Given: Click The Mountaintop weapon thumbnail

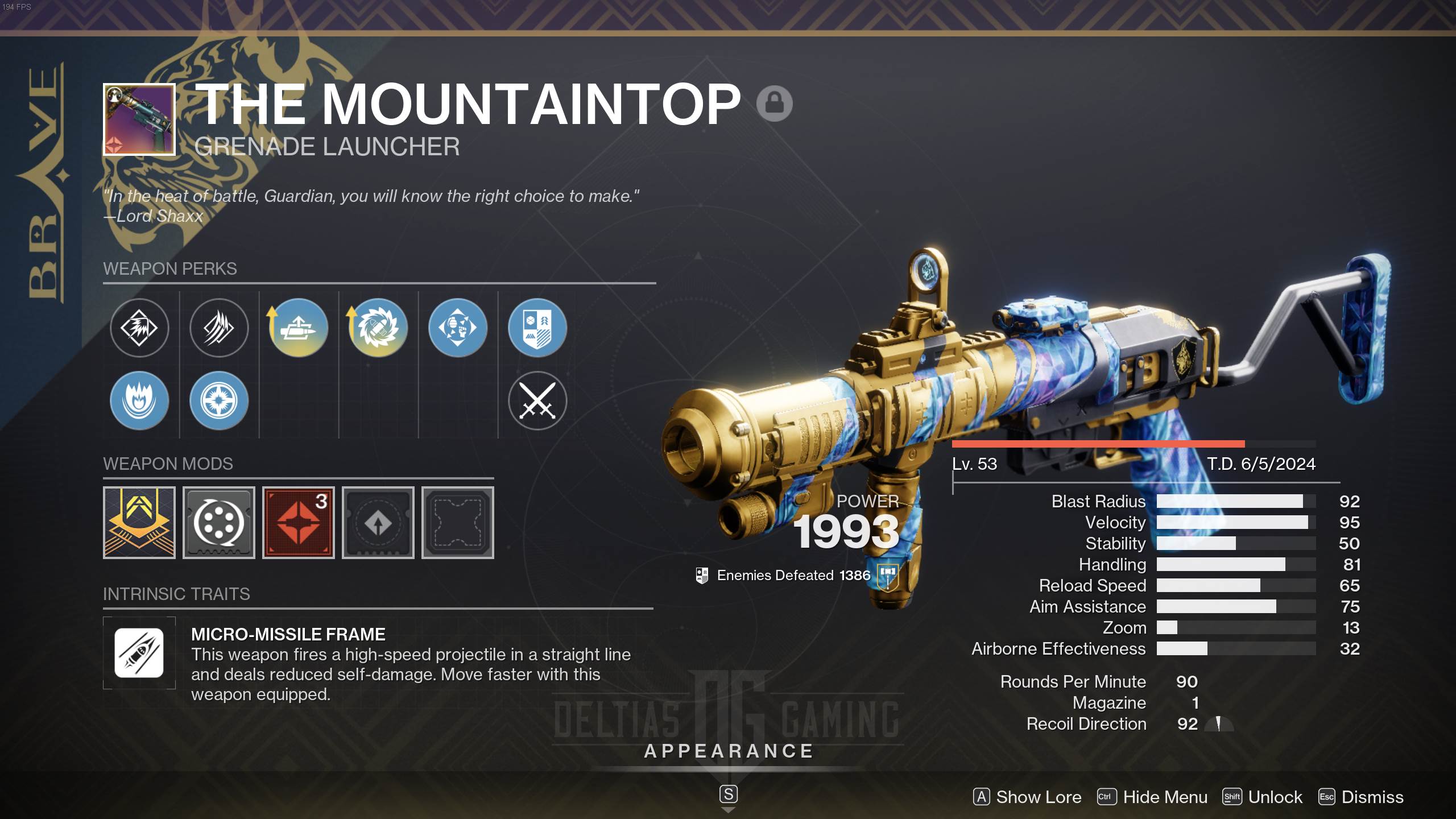Looking at the screenshot, I should [139, 119].
